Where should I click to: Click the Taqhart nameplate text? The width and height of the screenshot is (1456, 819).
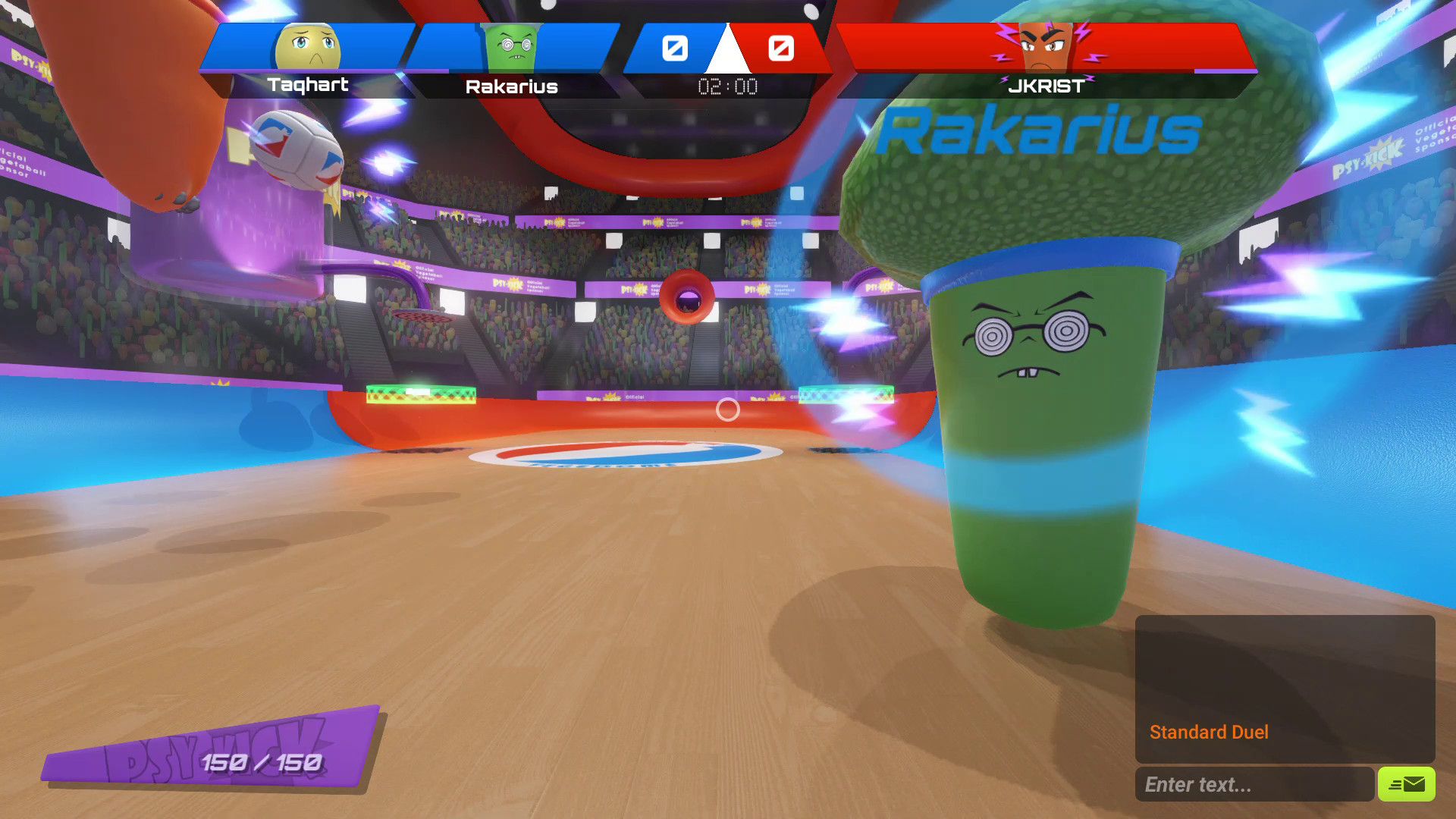[308, 86]
